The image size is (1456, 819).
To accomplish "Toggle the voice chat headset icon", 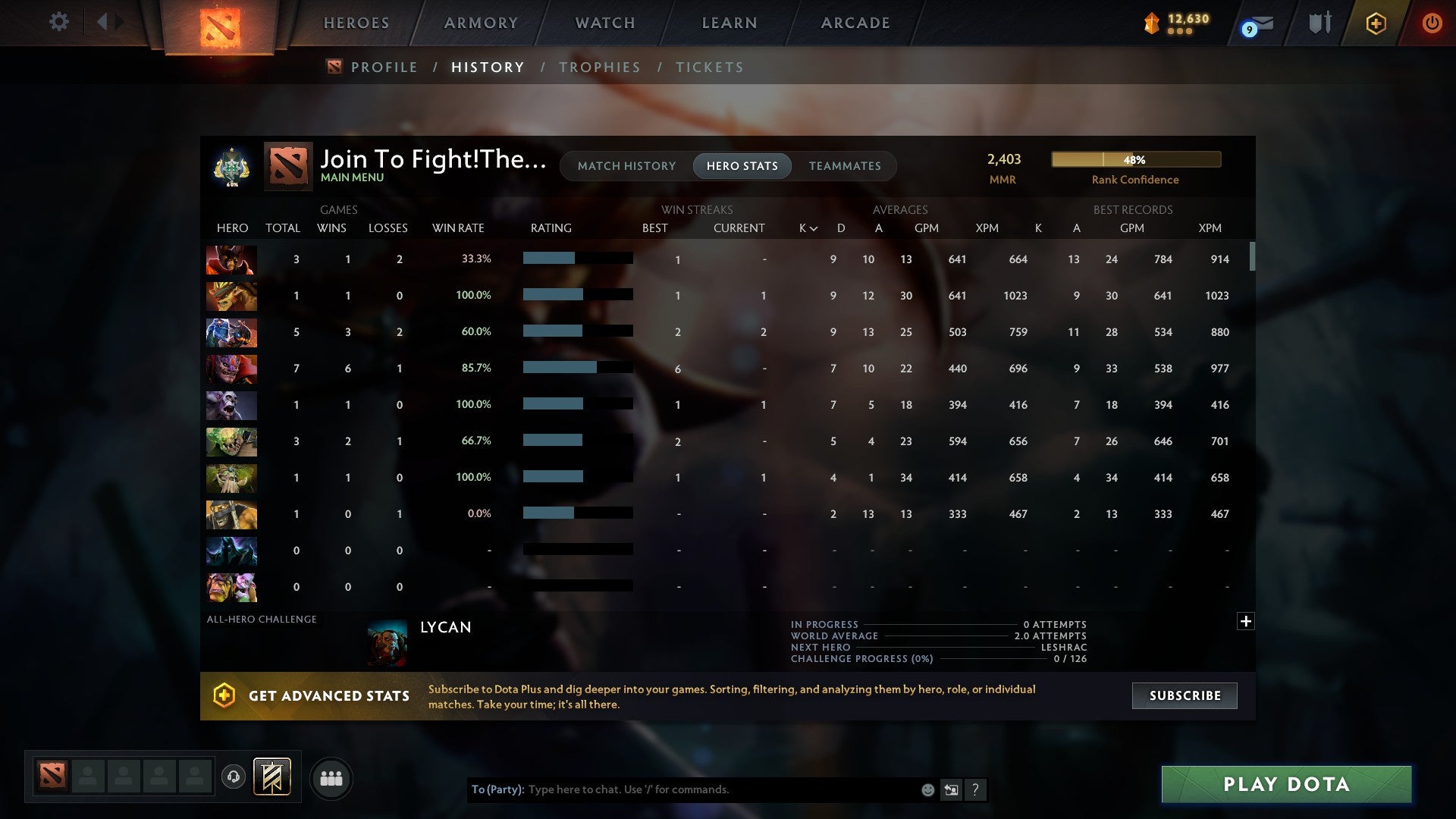I will [x=234, y=777].
